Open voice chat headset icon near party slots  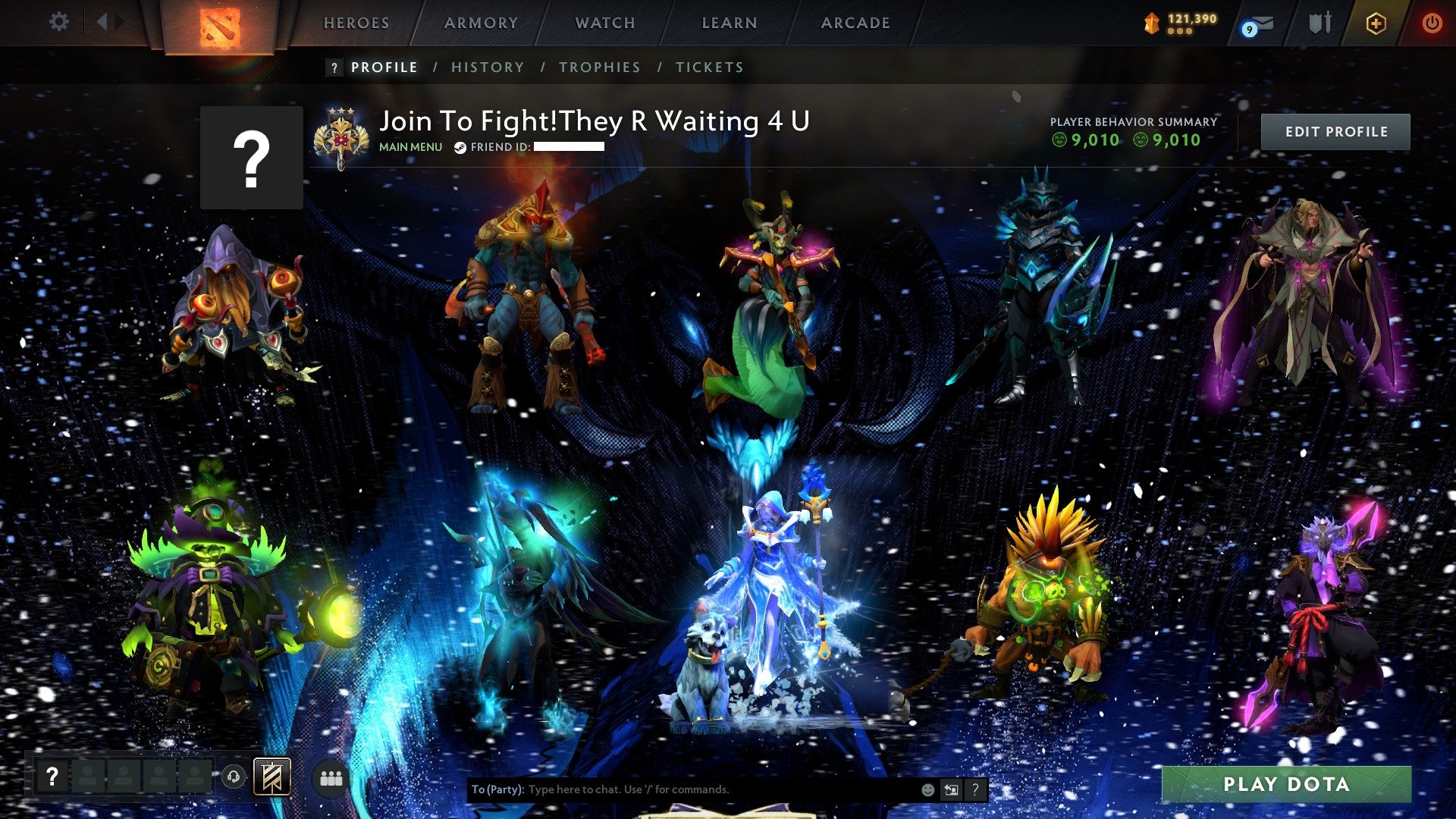coord(234,775)
